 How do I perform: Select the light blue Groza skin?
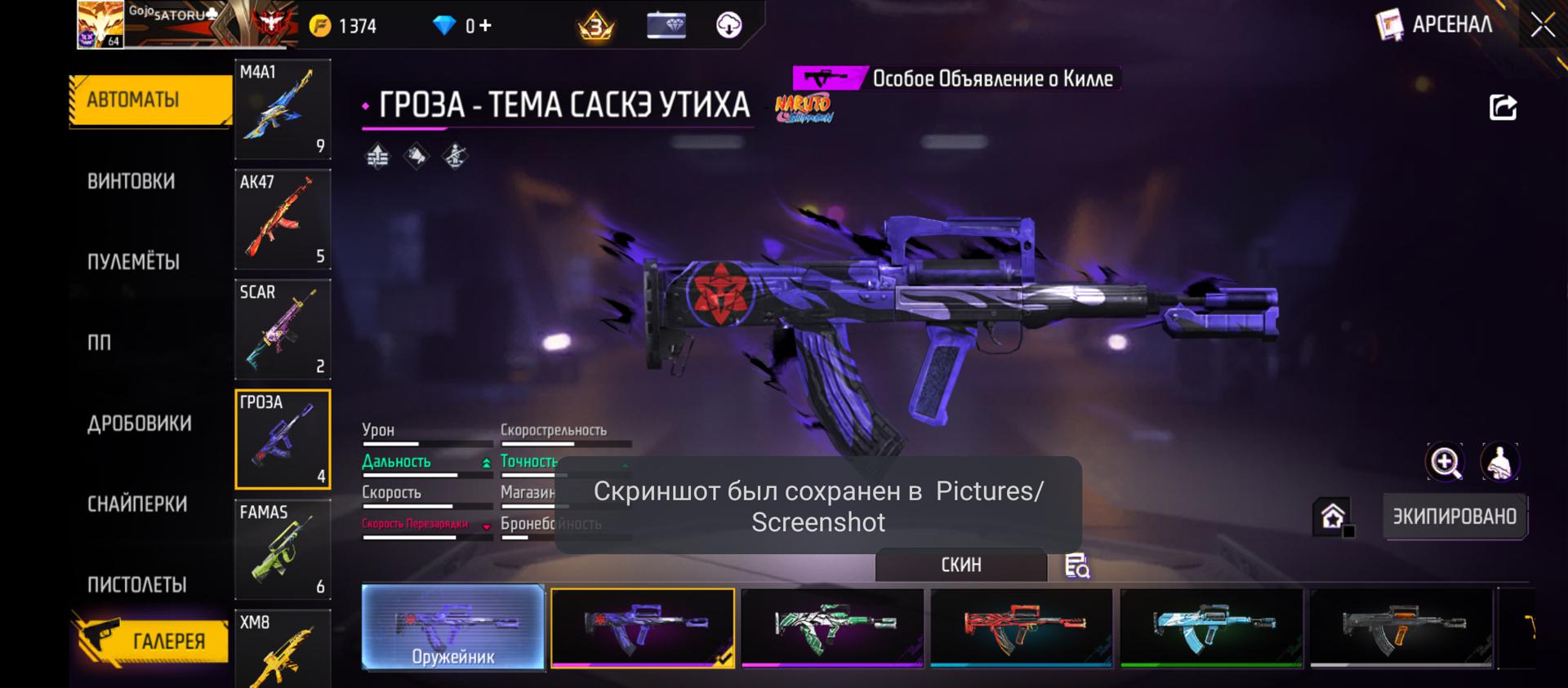1211,627
